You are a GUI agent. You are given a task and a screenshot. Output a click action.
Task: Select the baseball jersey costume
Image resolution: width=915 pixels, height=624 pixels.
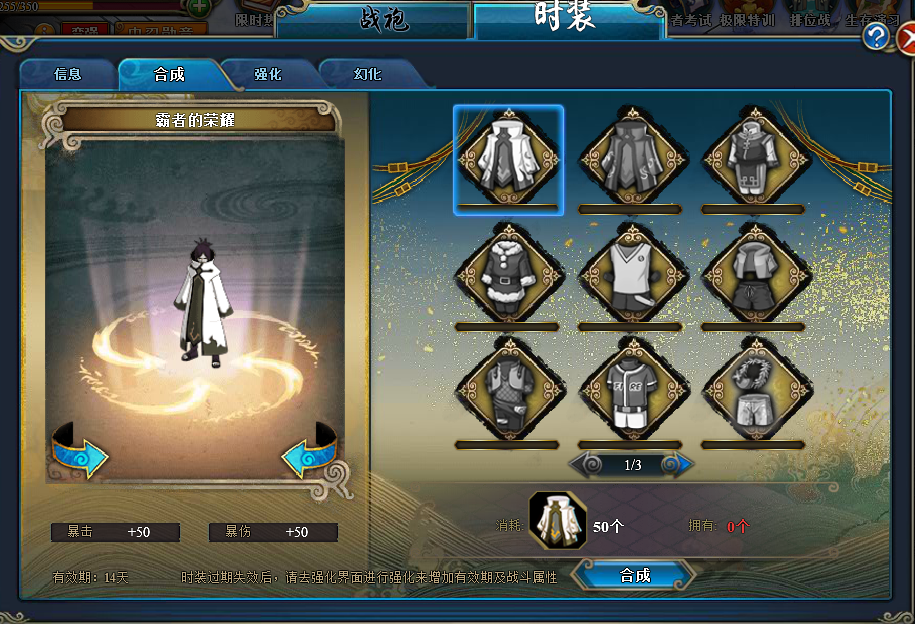632,390
